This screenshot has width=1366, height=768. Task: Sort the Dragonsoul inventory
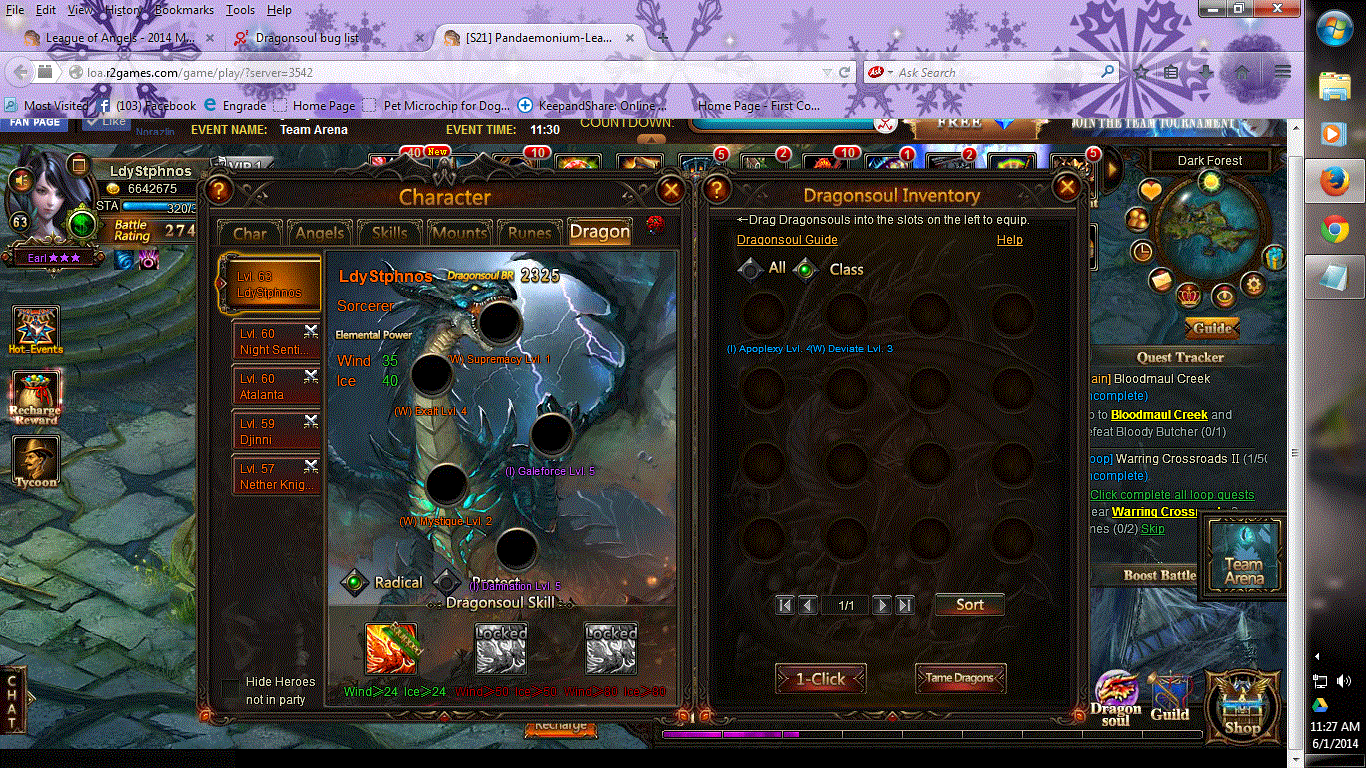[969, 605]
